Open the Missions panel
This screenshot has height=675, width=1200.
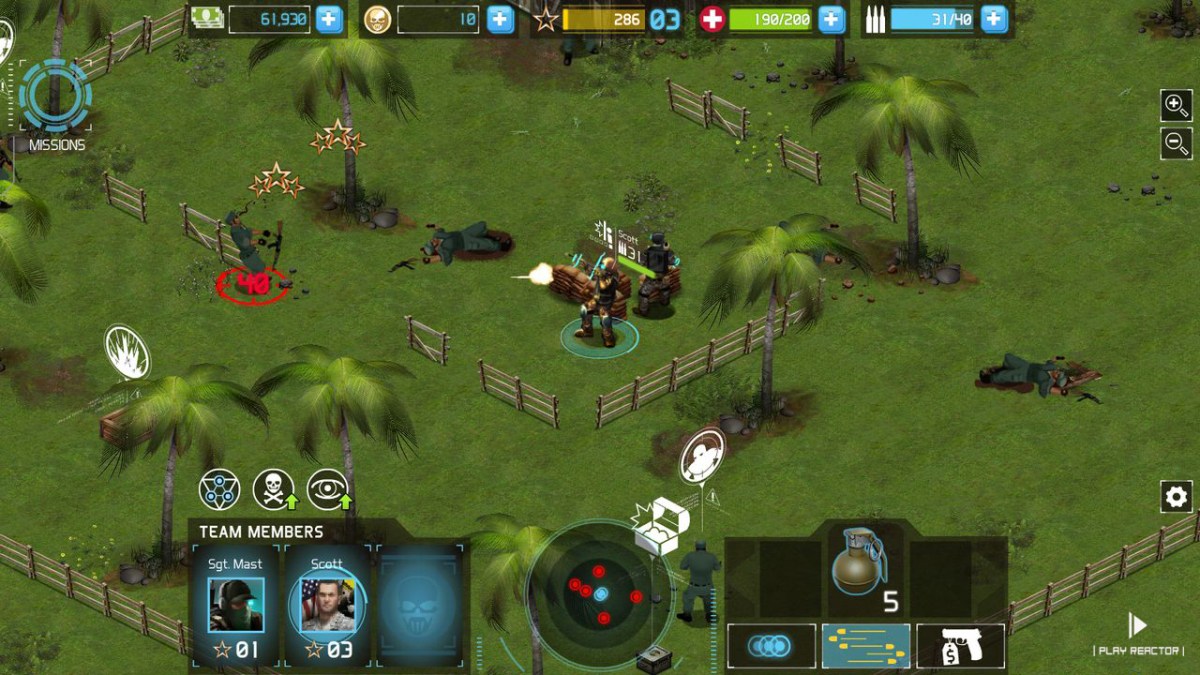point(55,100)
